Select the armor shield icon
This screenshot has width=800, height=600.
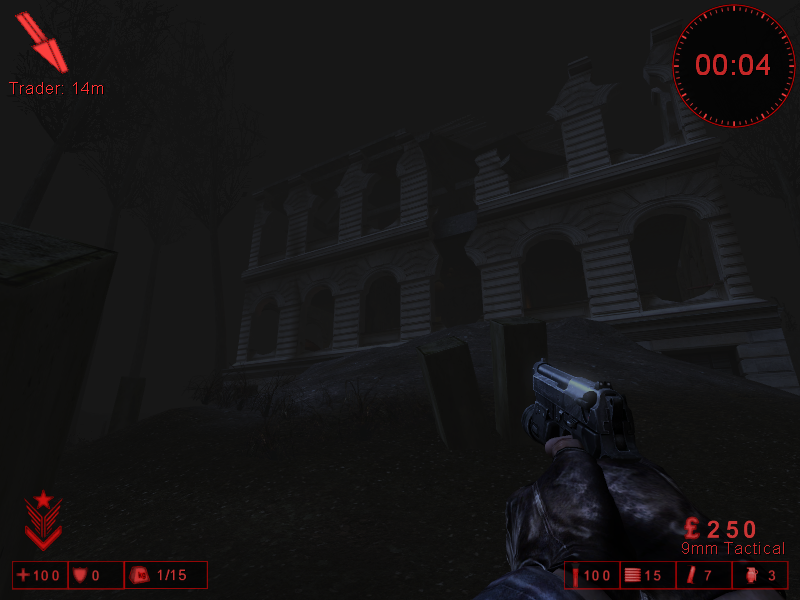click(79, 575)
